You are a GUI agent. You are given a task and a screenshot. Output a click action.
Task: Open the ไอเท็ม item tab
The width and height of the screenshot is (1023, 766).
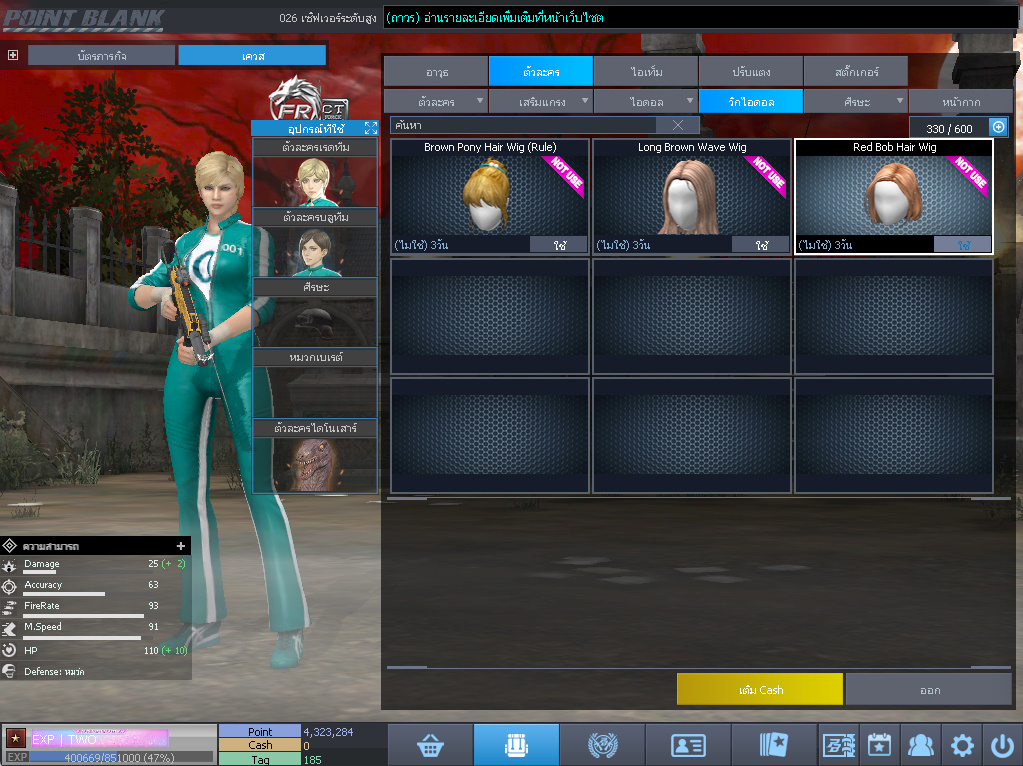pyautogui.click(x=646, y=72)
